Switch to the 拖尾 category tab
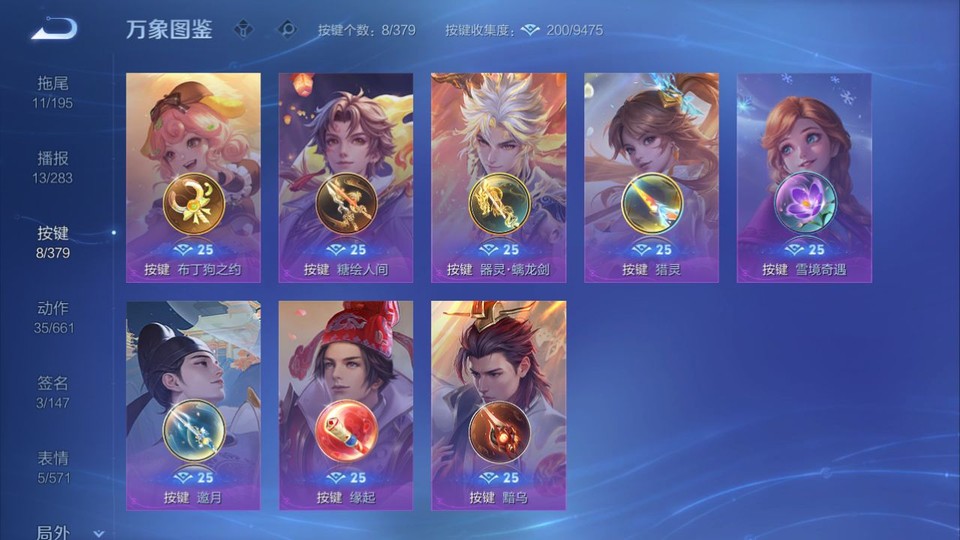Image resolution: width=960 pixels, height=540 pixels. [53, 91]
